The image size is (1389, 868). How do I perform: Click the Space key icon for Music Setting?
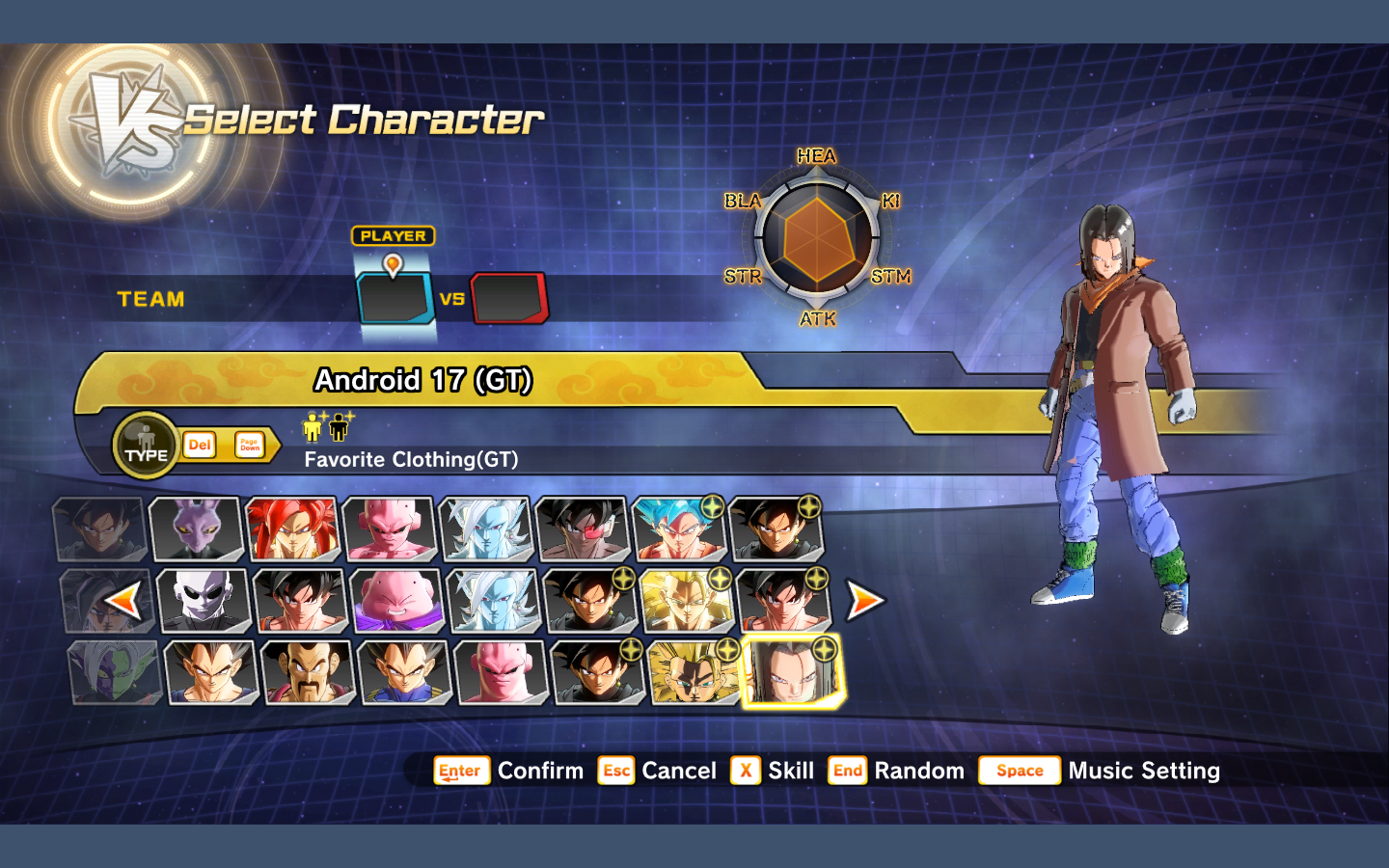[1019, 771]
